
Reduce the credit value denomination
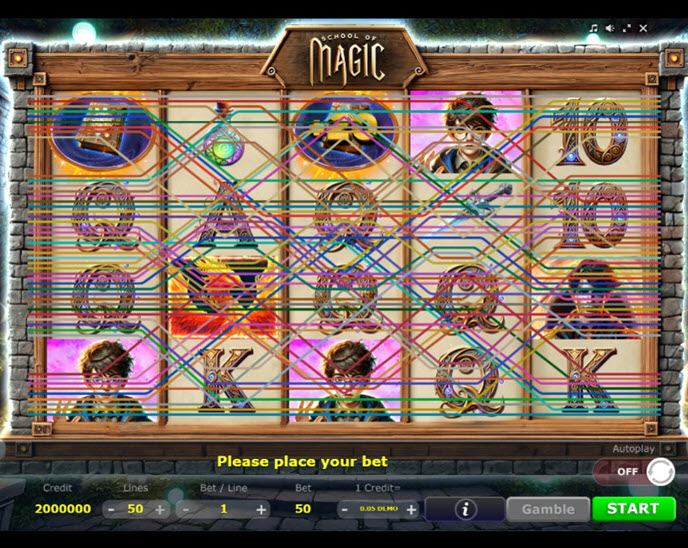point(344,509)
